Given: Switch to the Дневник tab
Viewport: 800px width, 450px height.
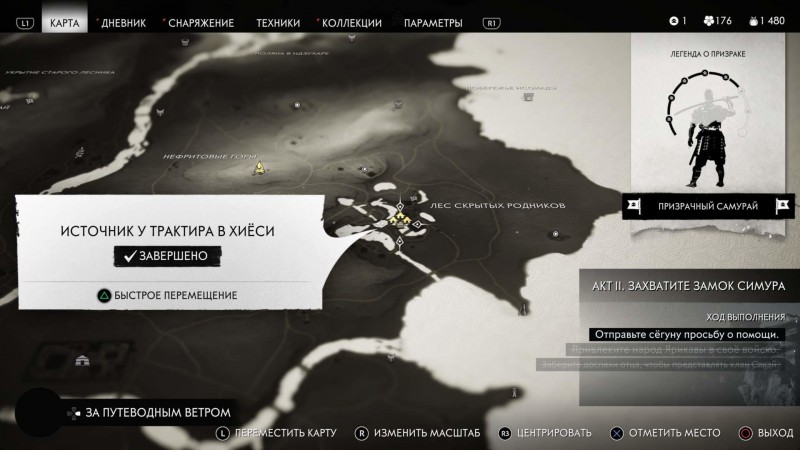Looking at the screenshot, I should click(x=124, y=22).
